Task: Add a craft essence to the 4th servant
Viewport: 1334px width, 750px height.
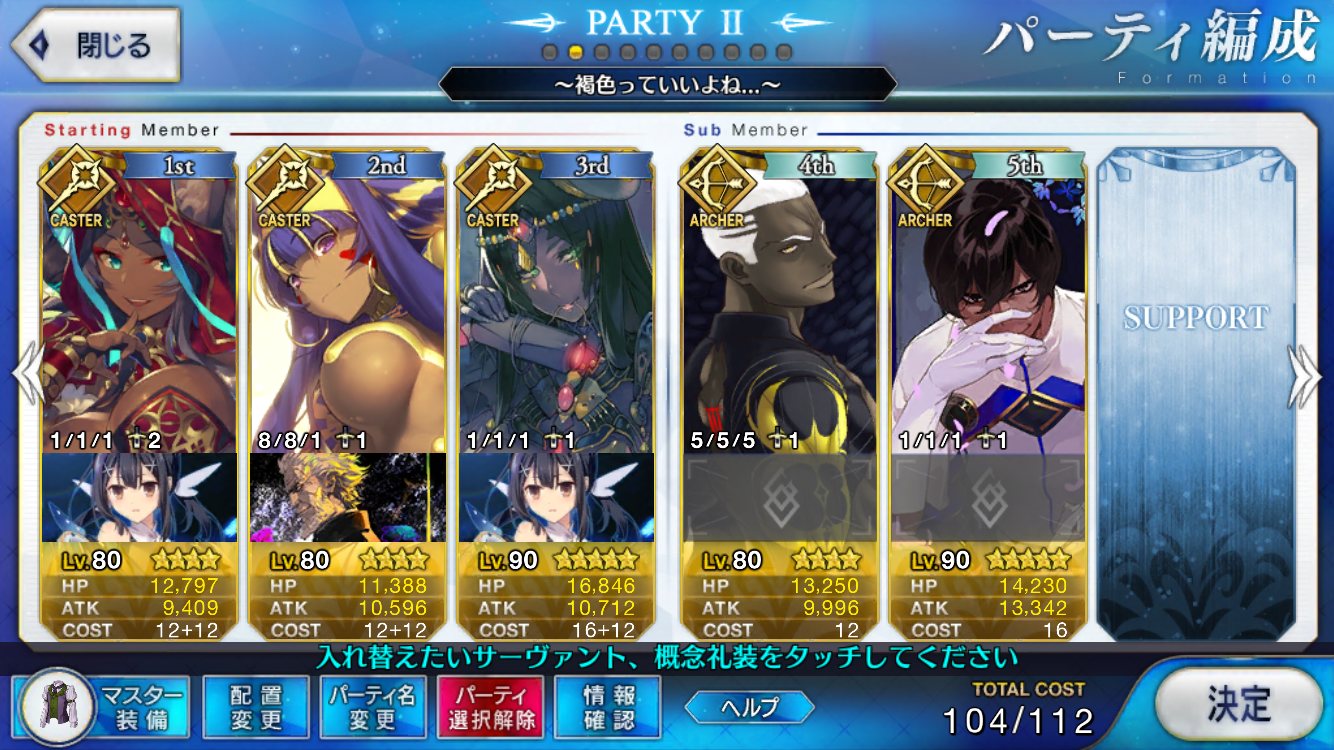Action: [779, 497]
